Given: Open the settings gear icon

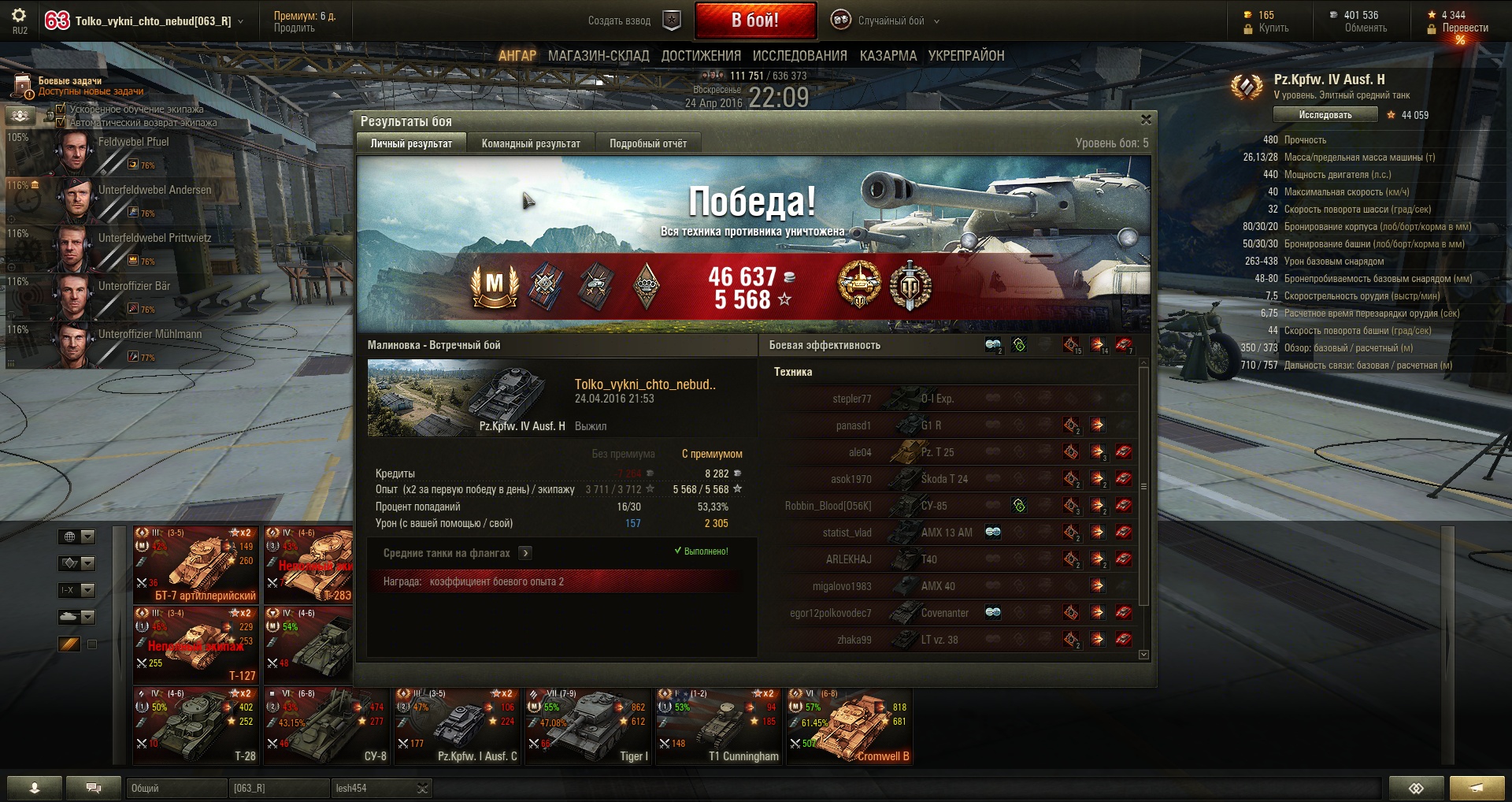Looking at the screenshot, I should coord(19,15).
